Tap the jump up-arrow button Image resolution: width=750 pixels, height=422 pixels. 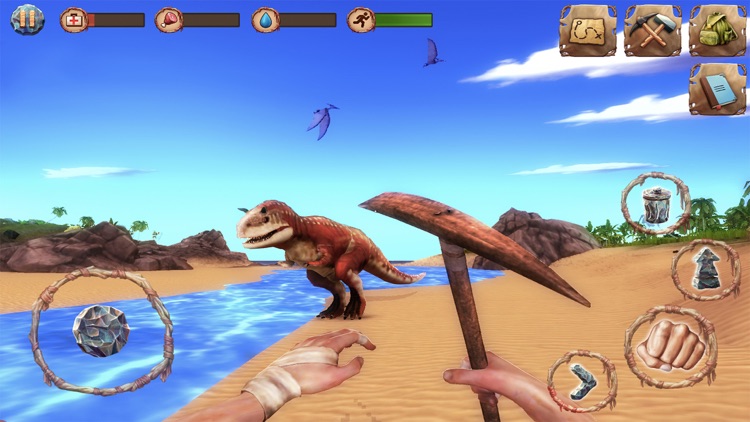(x=706, y=269)
